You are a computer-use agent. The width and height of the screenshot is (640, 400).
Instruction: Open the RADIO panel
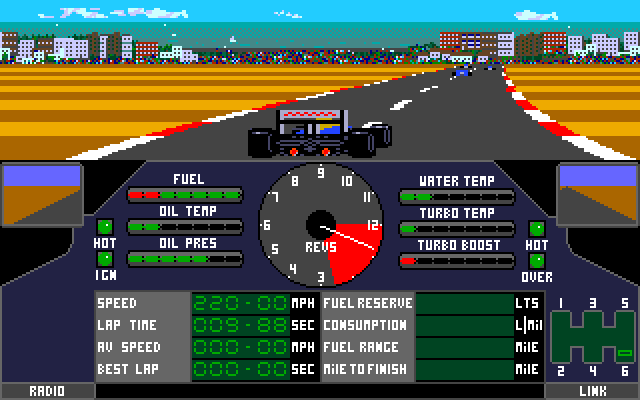(x=47, y=391)
